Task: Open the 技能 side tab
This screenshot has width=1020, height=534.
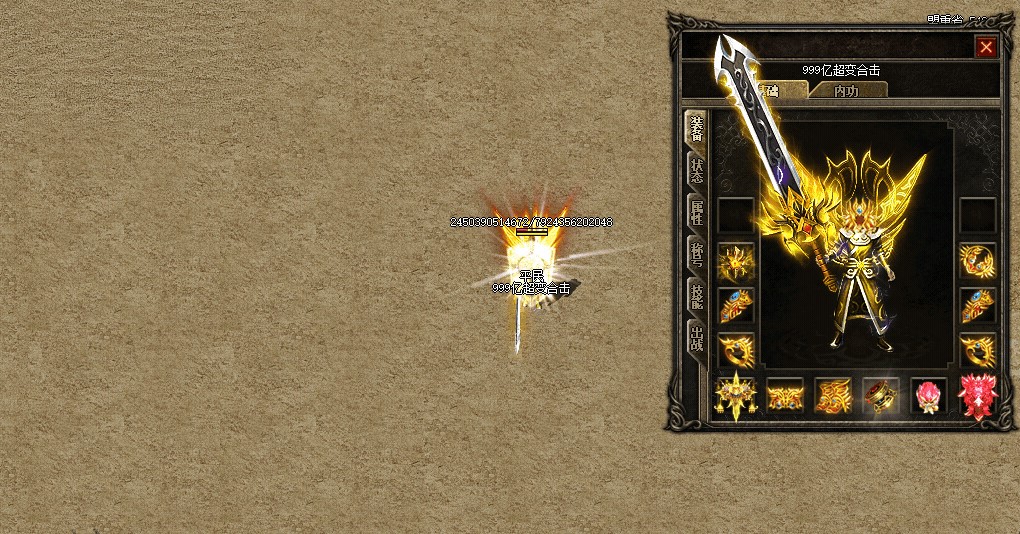Action: click(695, 296)
